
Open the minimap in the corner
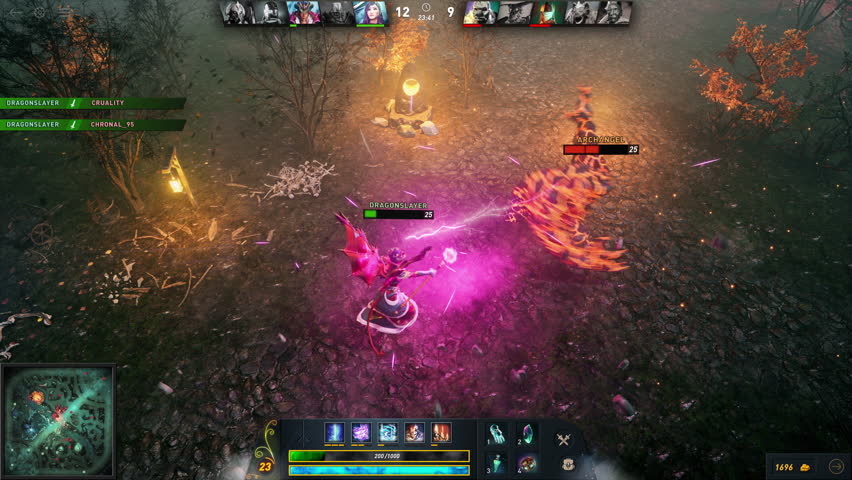coord(58,420)
